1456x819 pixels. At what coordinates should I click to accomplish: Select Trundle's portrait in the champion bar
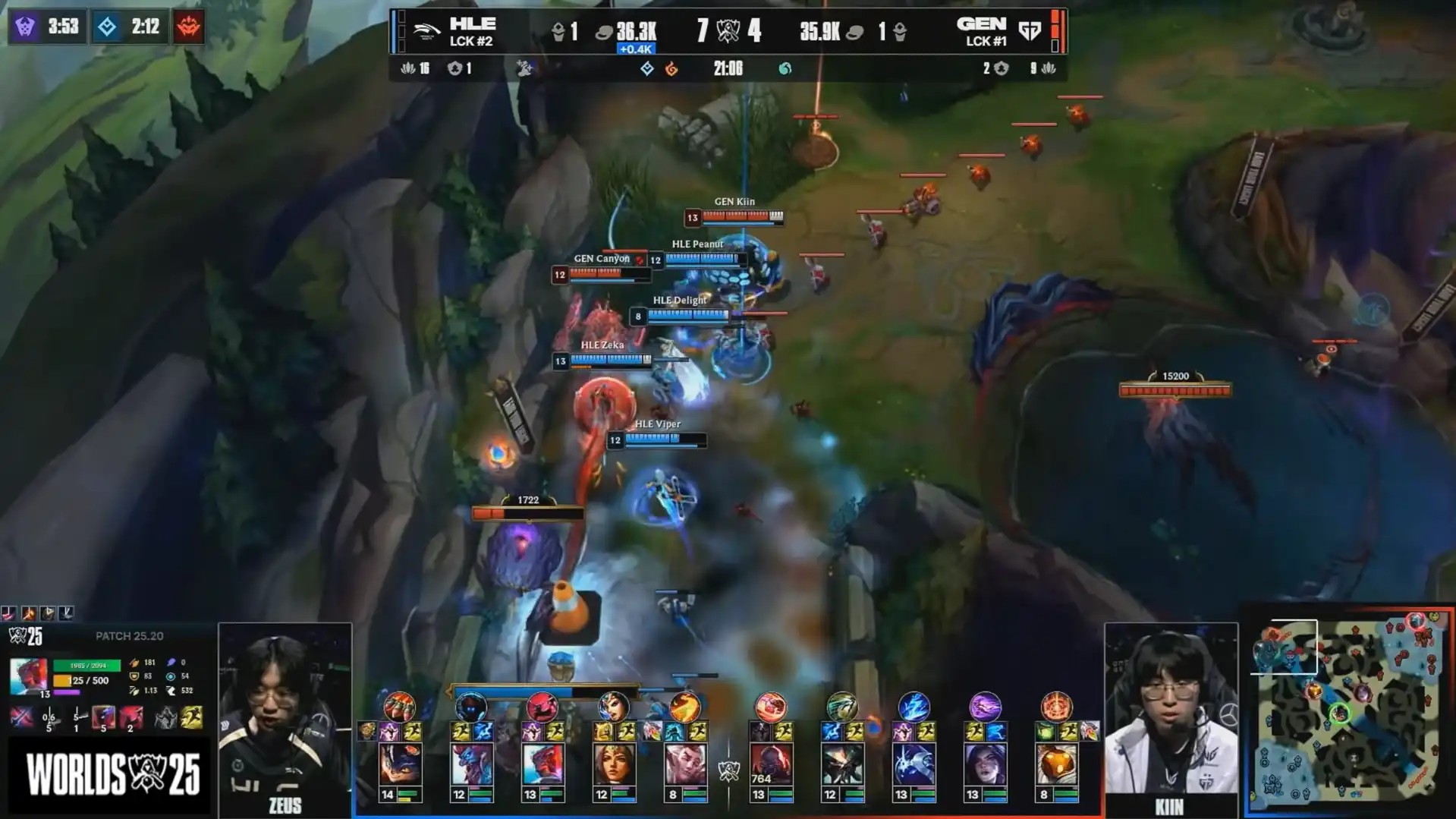click(472, 764)
